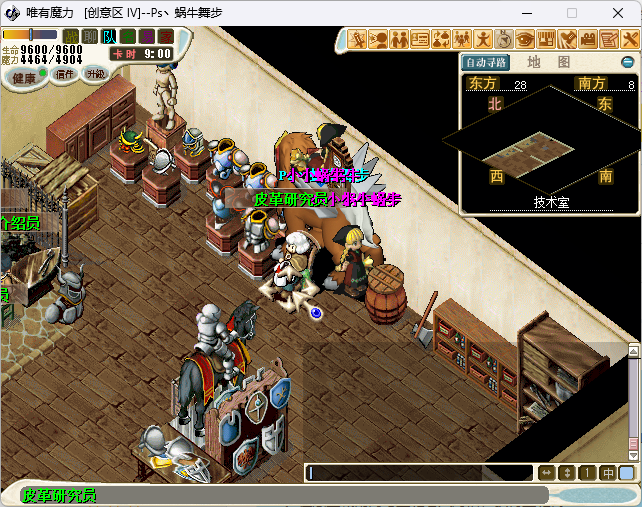Toggle the 聊 chat mode switch
This screenshot has height=507, width=642.
pos(89,36)
